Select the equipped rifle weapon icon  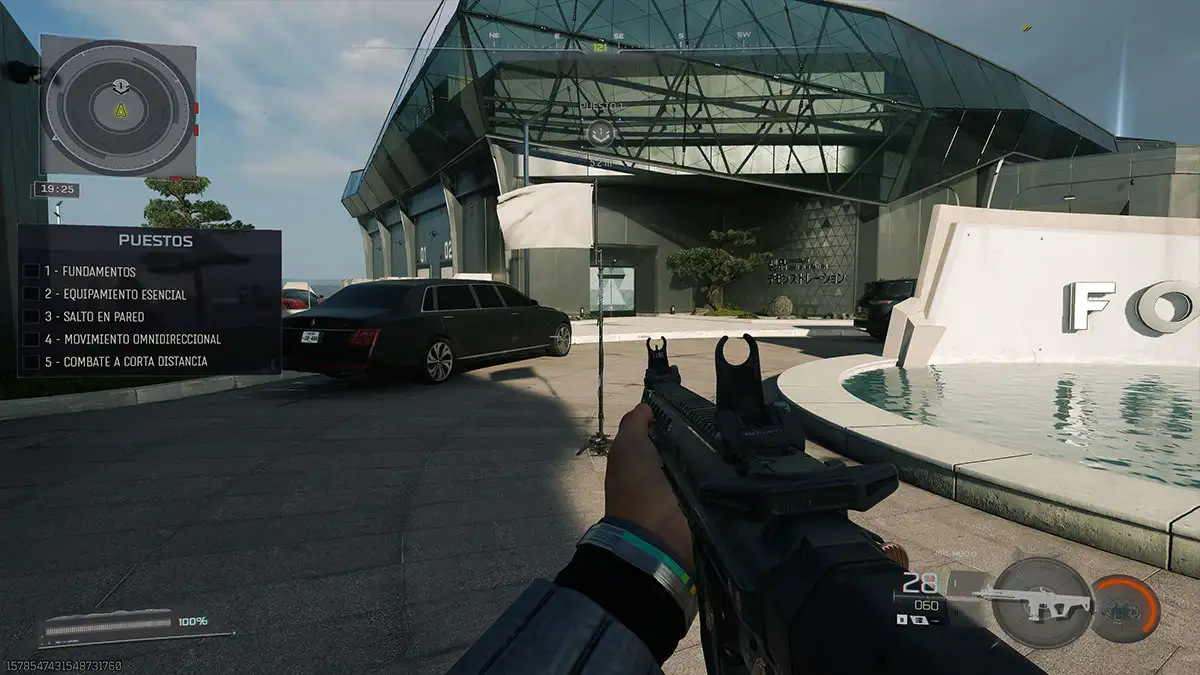click(1042, 601)
